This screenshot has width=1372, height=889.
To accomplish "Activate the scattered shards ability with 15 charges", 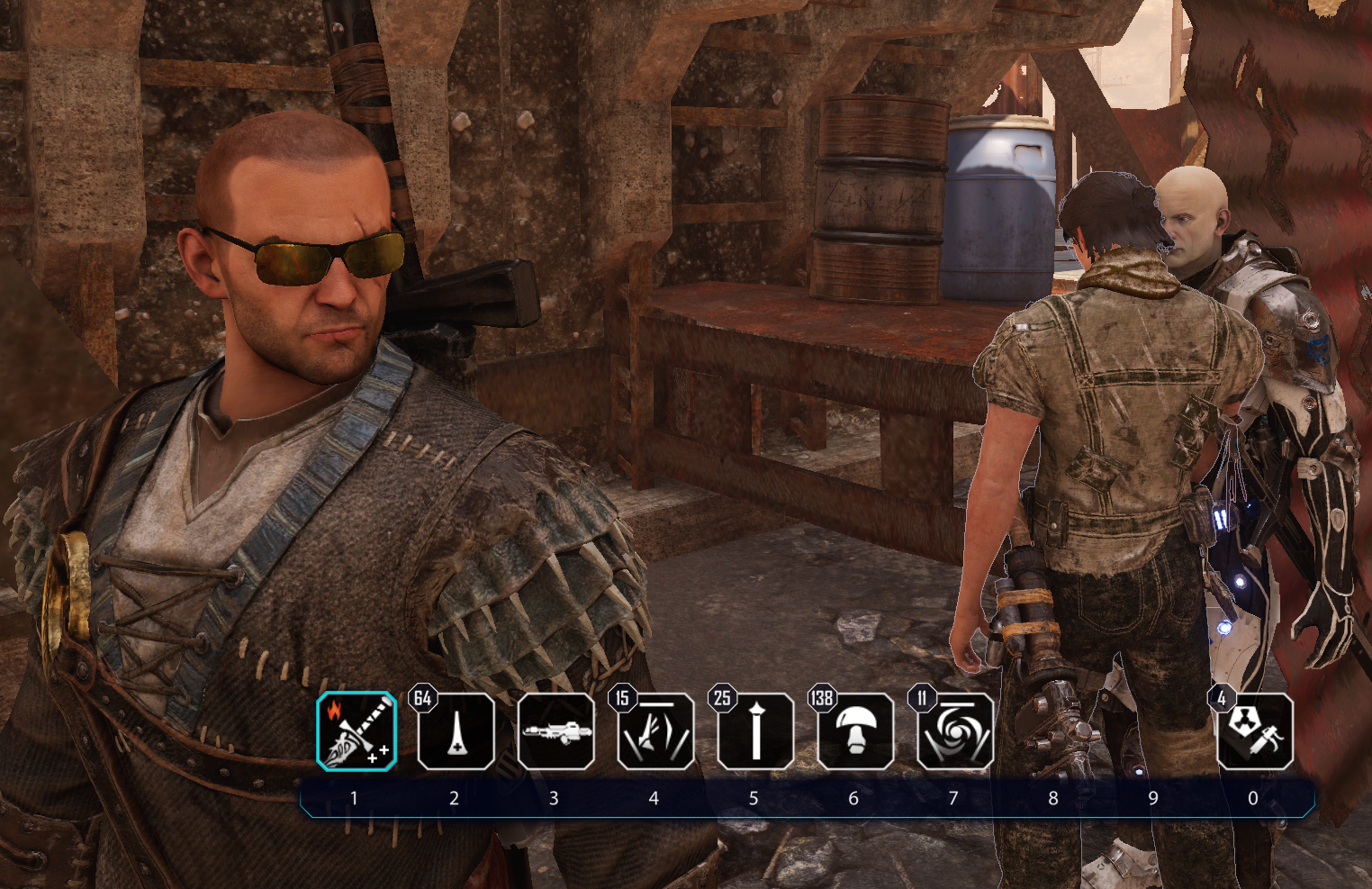I will 655,731.
